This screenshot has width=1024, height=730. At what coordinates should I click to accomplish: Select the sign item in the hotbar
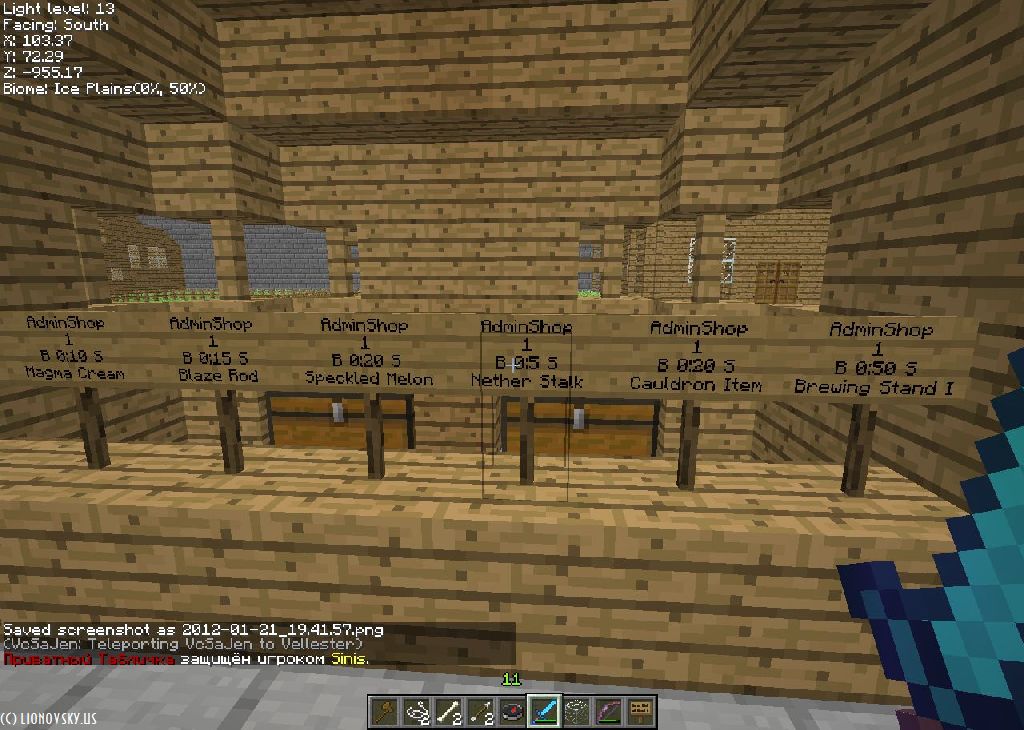[640, 711]
